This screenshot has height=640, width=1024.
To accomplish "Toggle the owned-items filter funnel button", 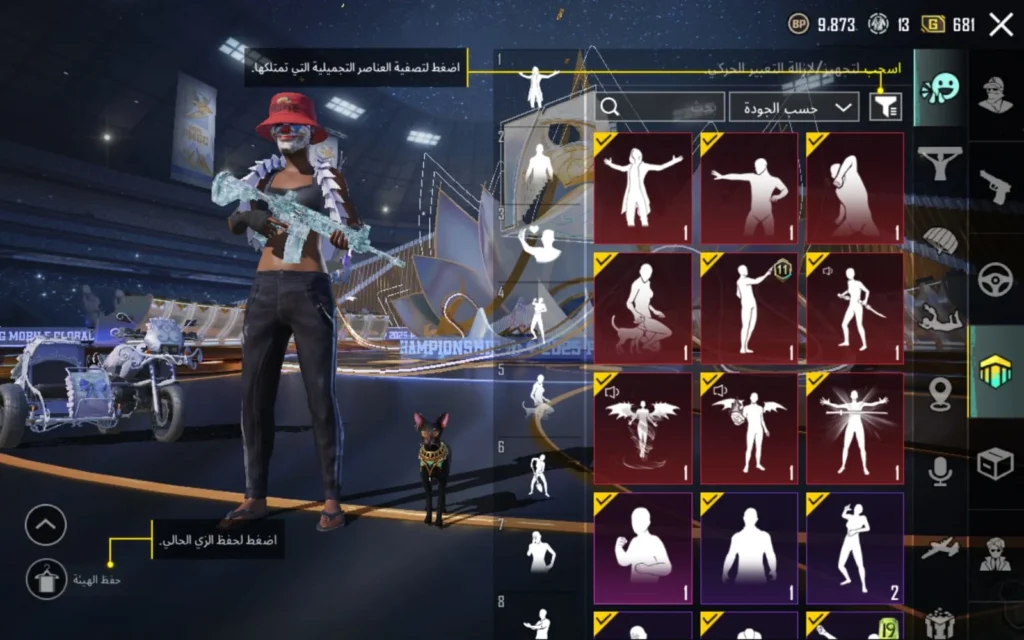I will pos(885,106).
